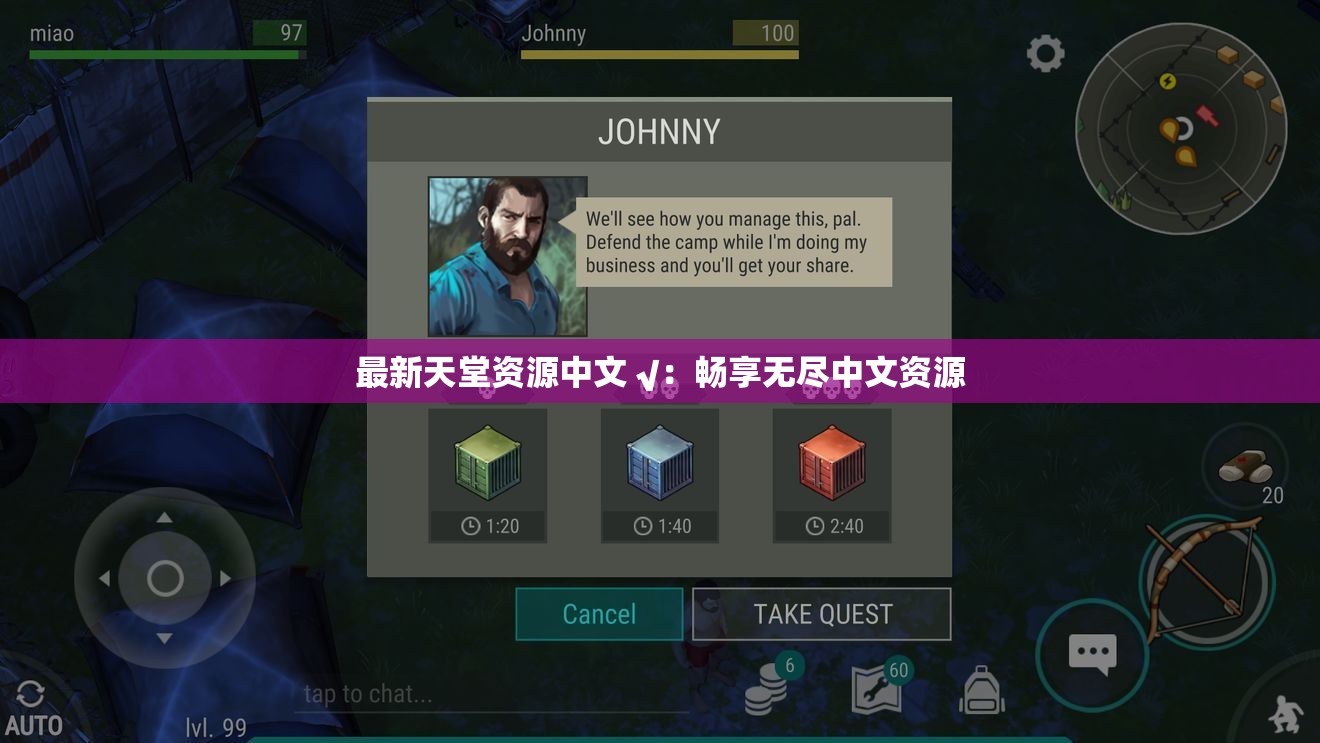
Task: Open the backpack inventory icon
Action: click(981, 690)
